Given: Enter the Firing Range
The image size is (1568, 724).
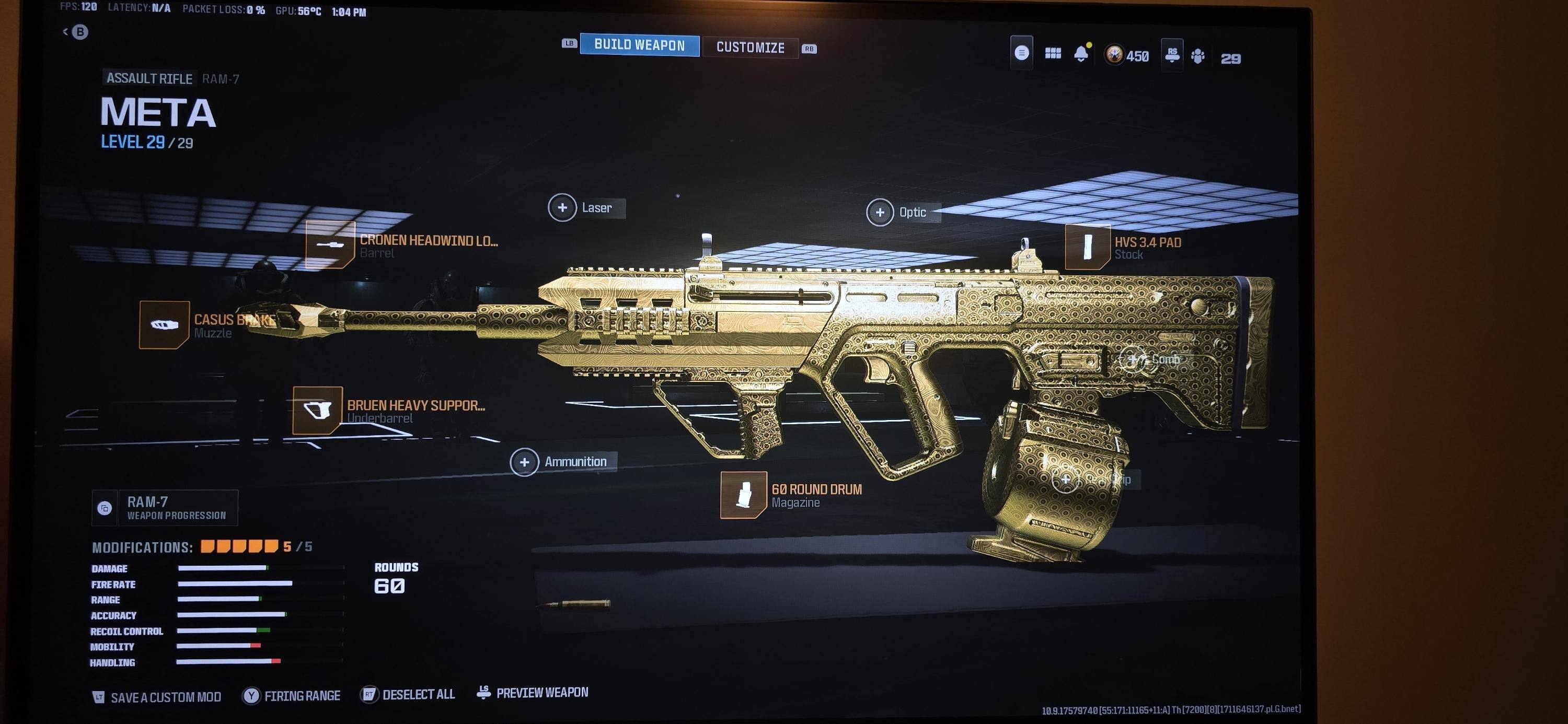Looking at the screenshot, I should point(292,696).
